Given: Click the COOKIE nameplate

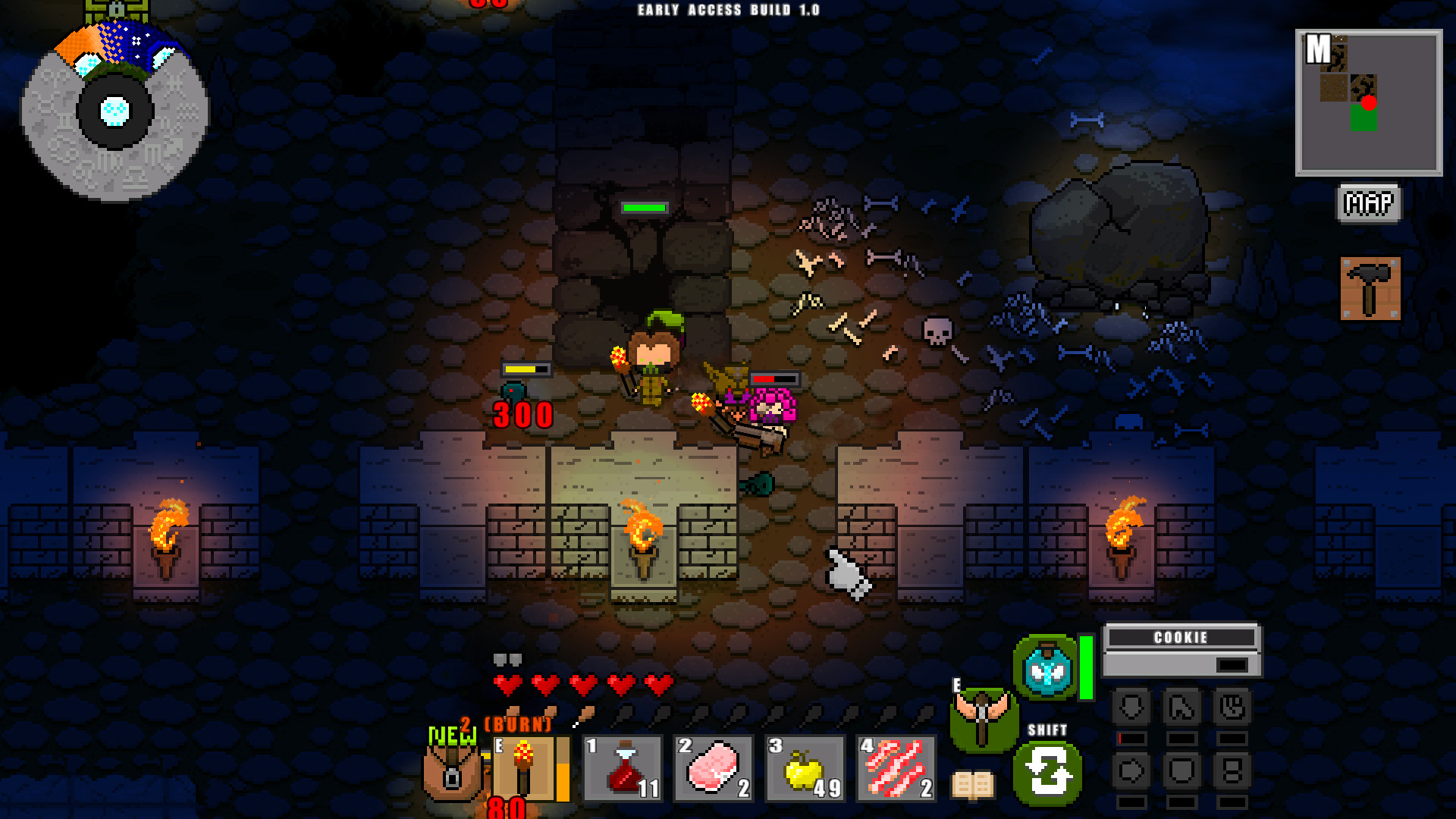Looking at the screenshot, I should point(1180,638).
